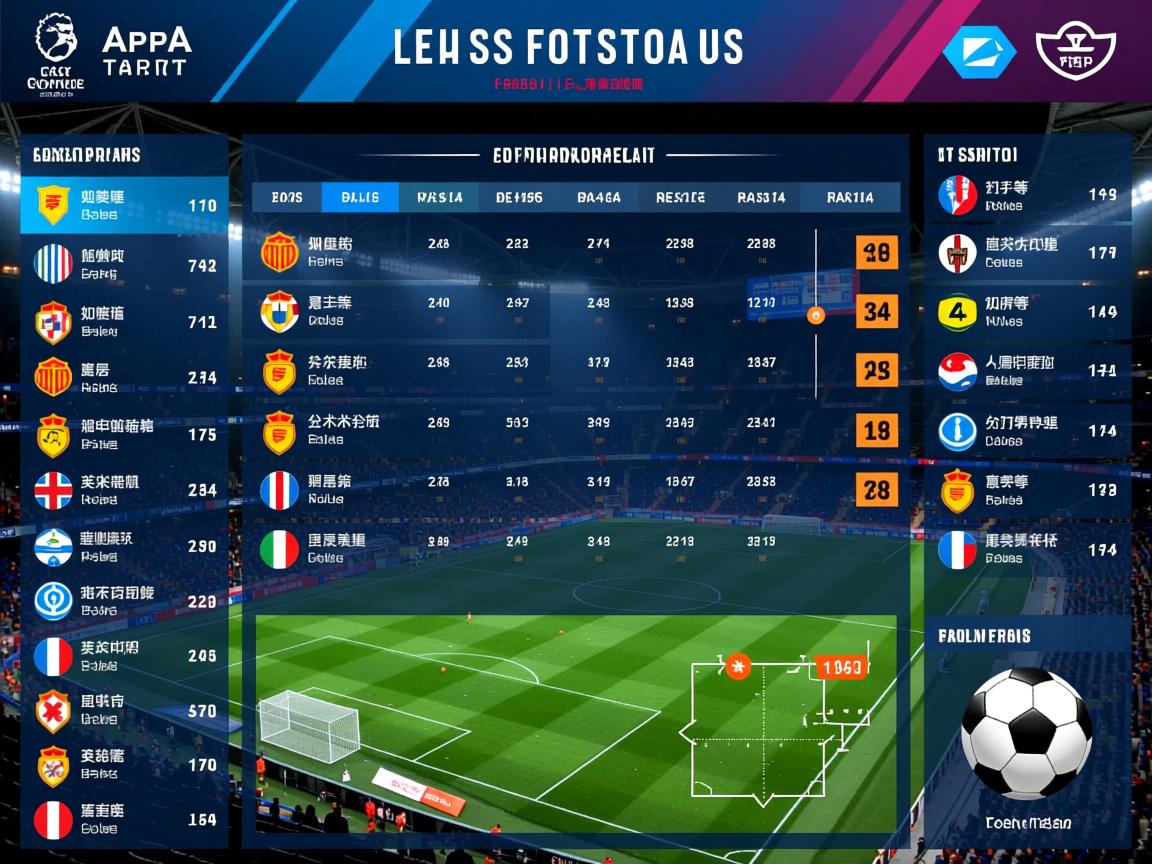The height and width of the screenshot is (864, 1152).
Task: Select the team row with score 570
Action: click(x=125, y=711)
